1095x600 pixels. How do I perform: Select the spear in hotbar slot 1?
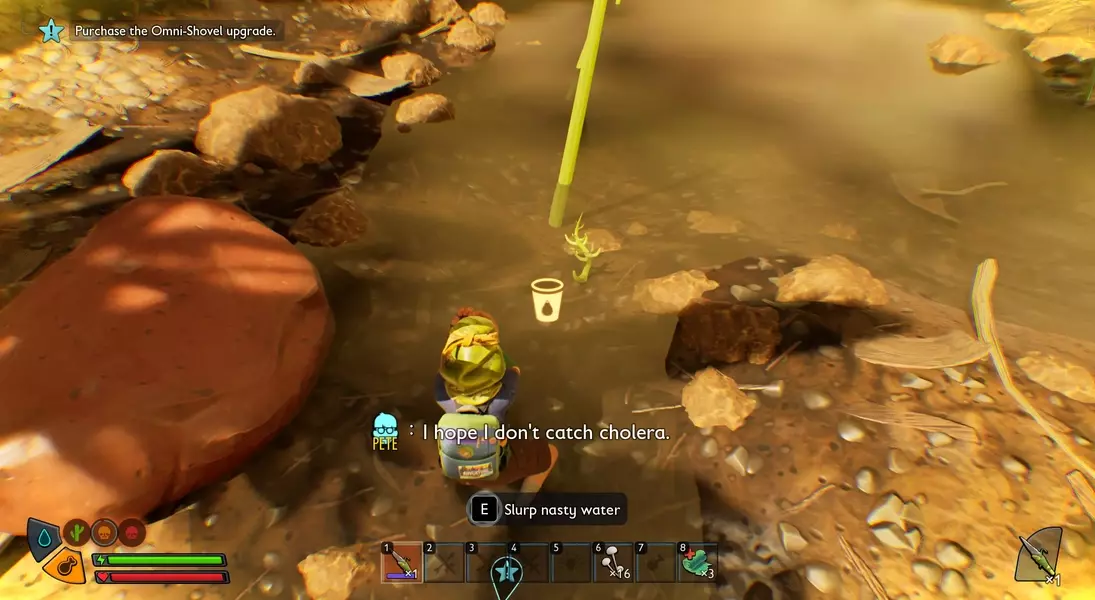[401, 562]
